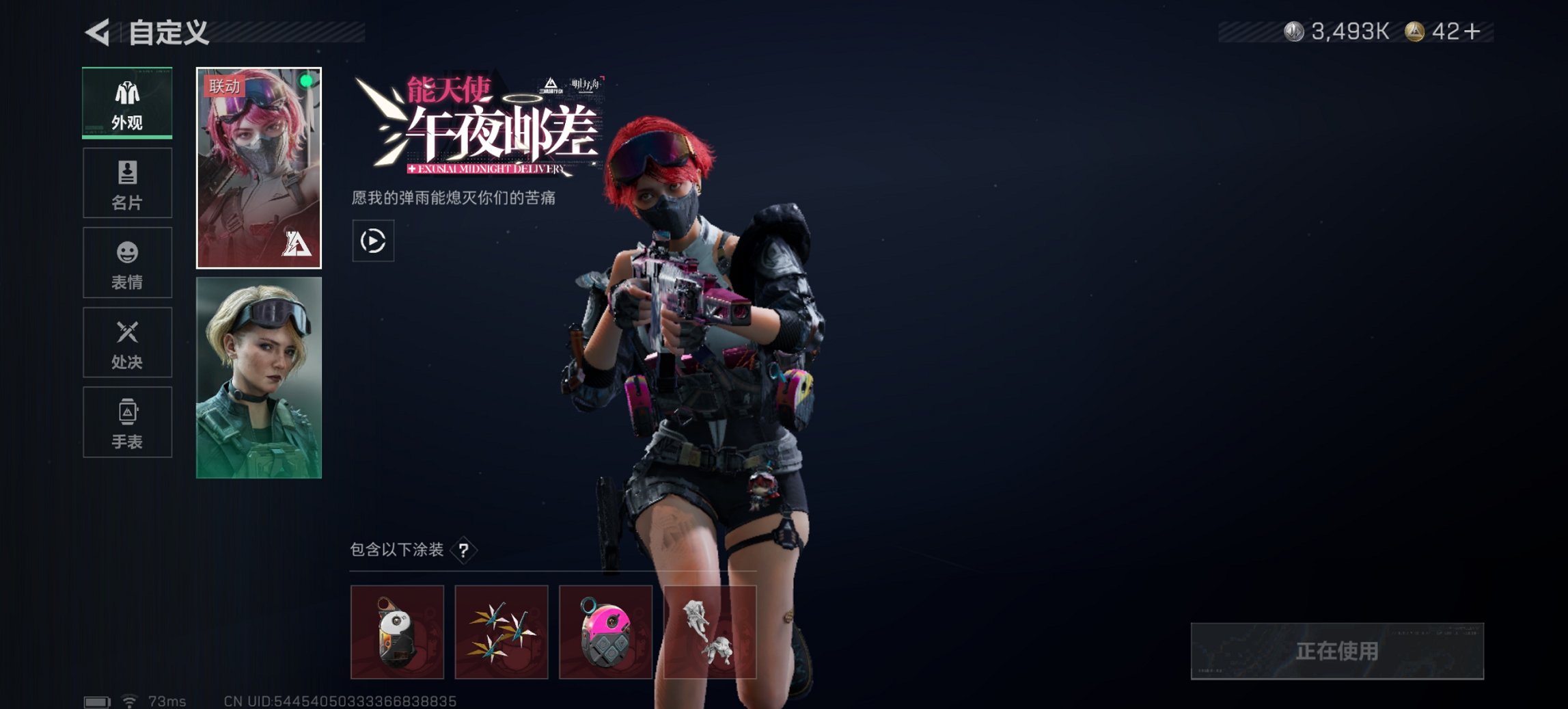This screenshot has height=709, width=1568.
Task: Click the green equipped indicator dot
Action: (307, 81)
